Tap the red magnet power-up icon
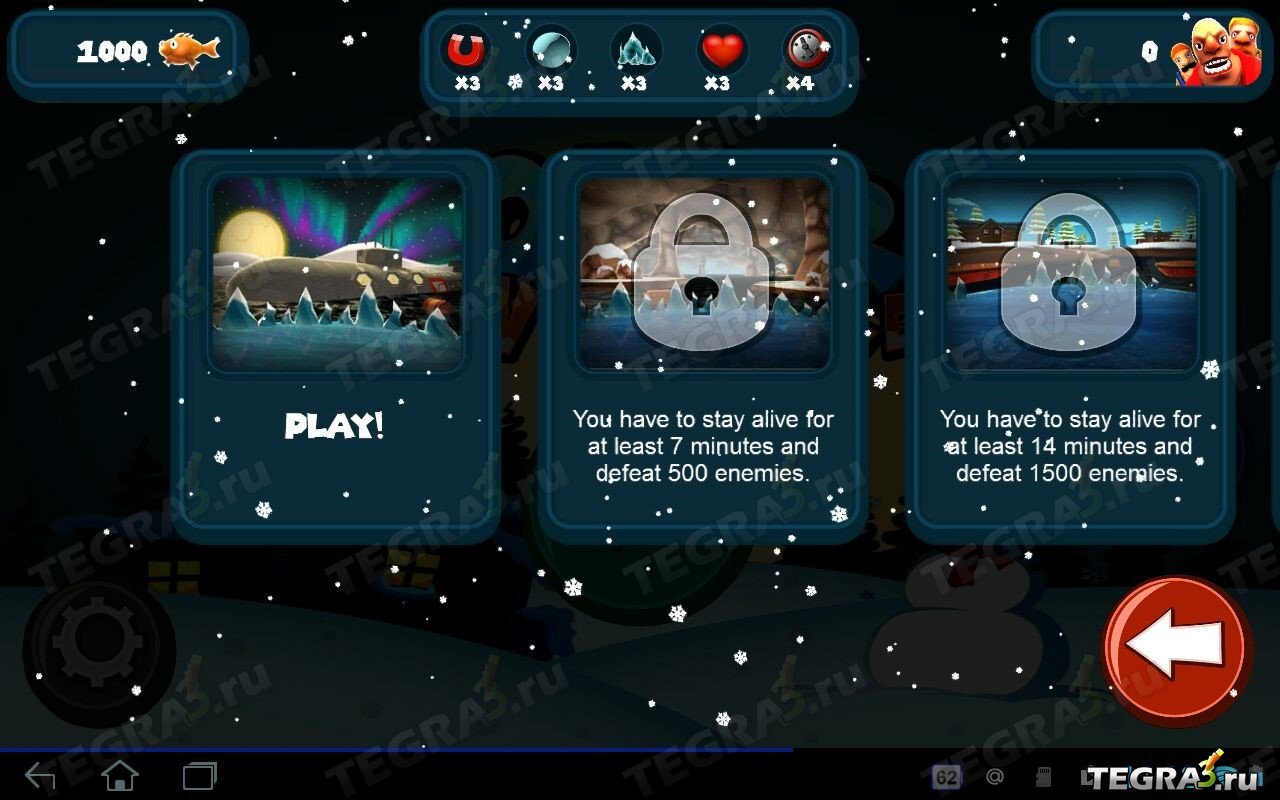 [465, 49]
